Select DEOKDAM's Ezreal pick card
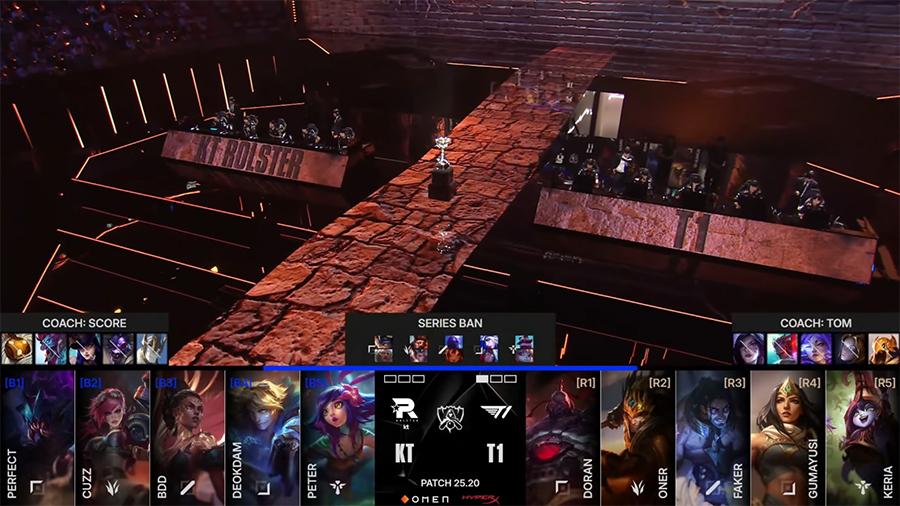Viewport: 900px width, 506px height. 262,437
